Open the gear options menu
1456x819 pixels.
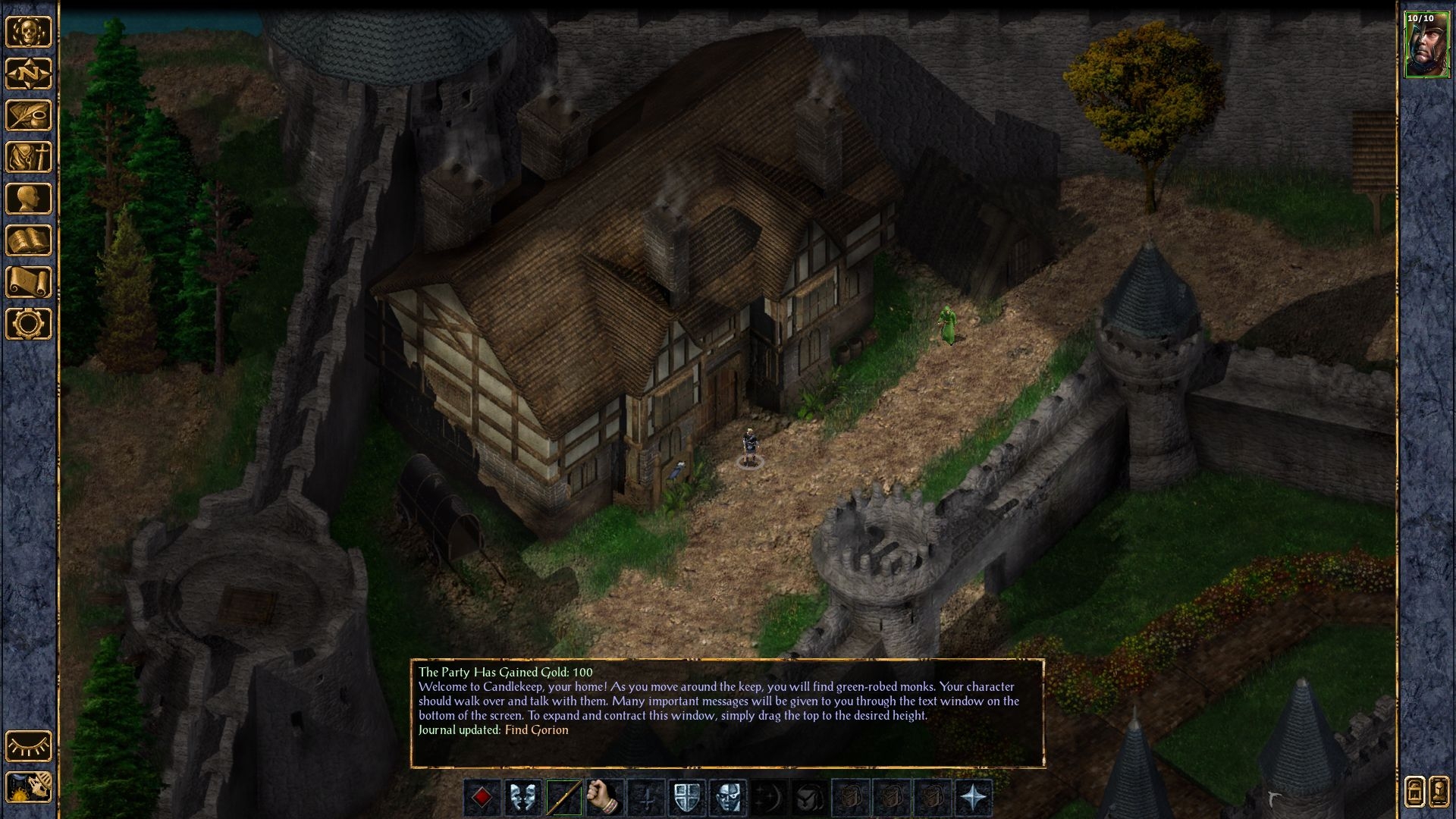click(29, 324)
